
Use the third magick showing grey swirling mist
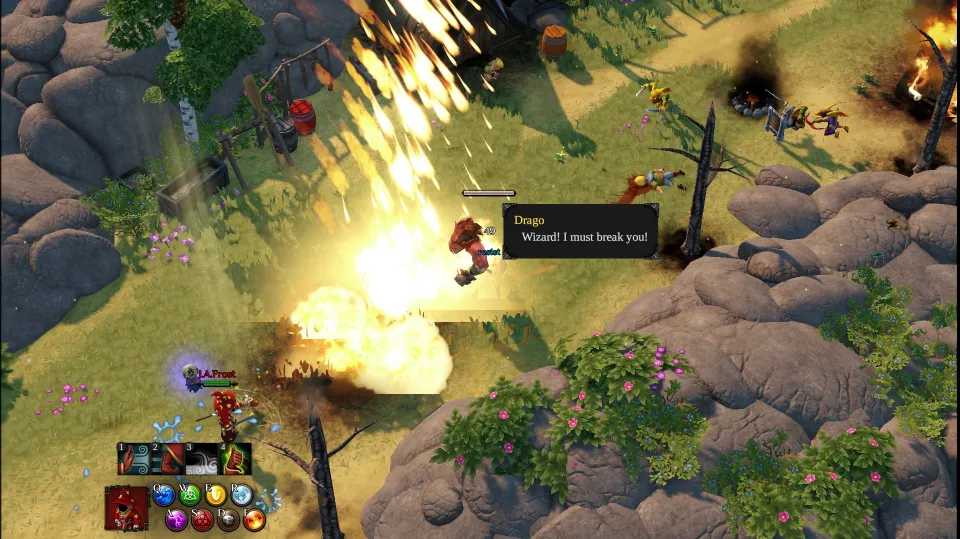[x=202, y=459]
